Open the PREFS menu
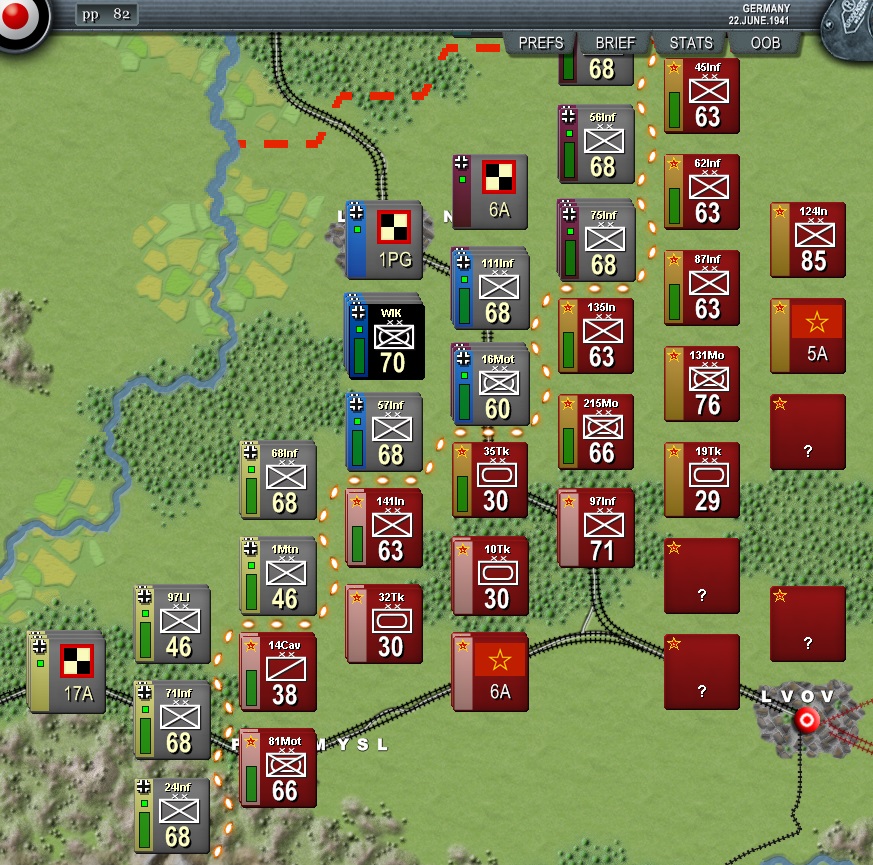Viewport: 873px width, 865px height. point(541,43)
